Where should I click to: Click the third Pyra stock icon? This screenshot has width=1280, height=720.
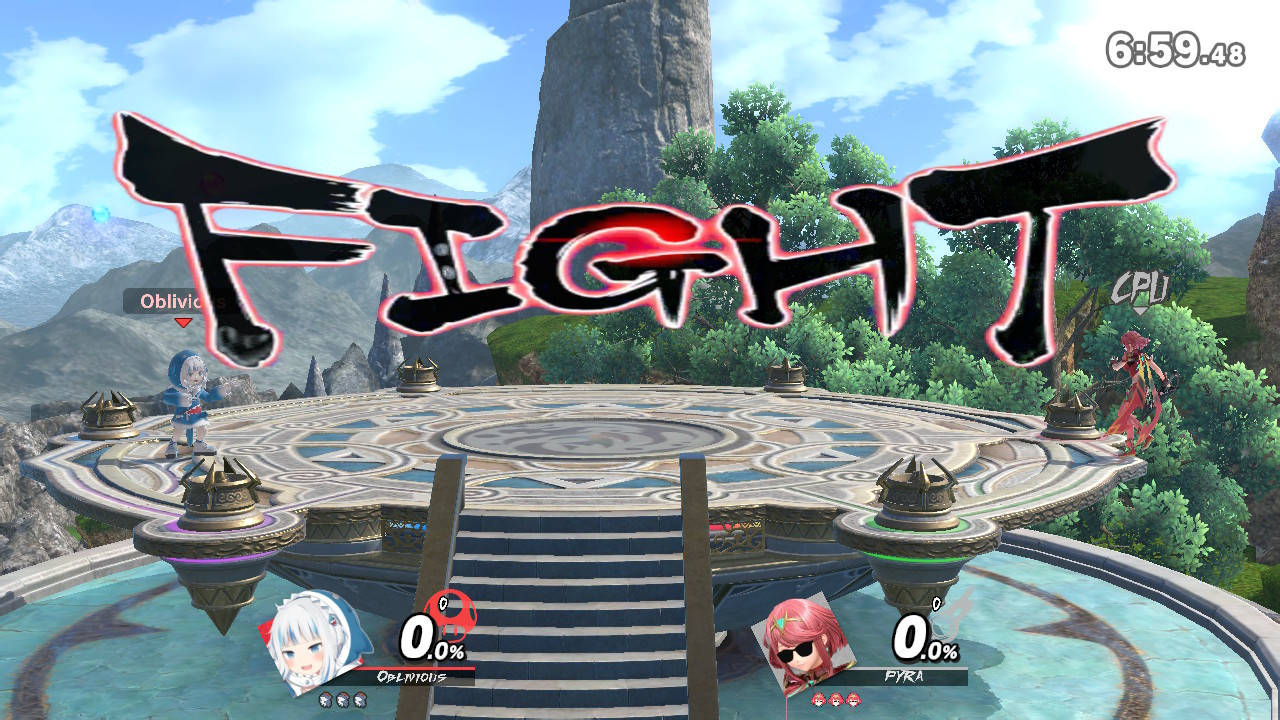coord(854,700)
